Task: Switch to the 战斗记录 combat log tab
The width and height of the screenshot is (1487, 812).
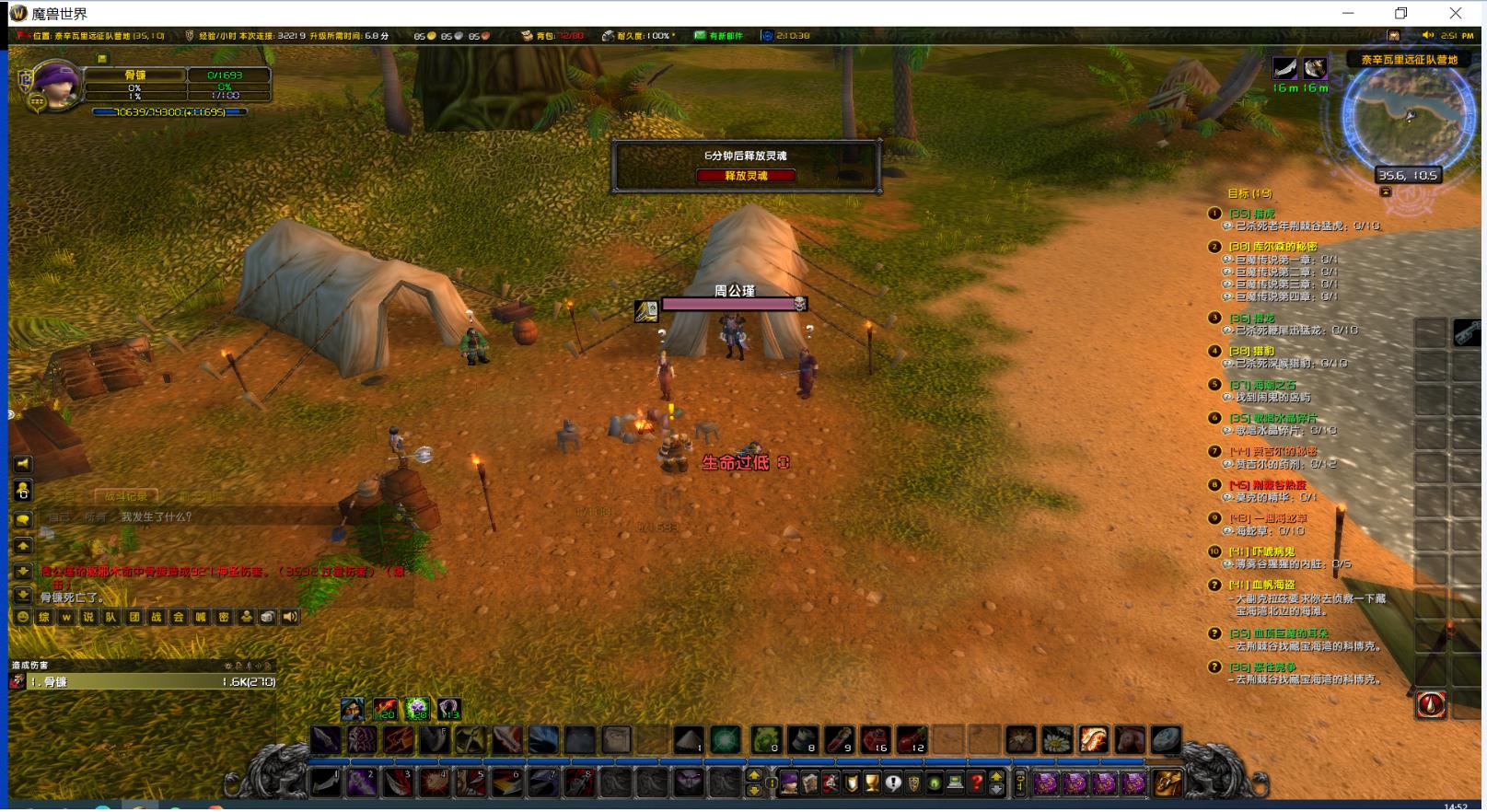Action: (x=125, y=496)
